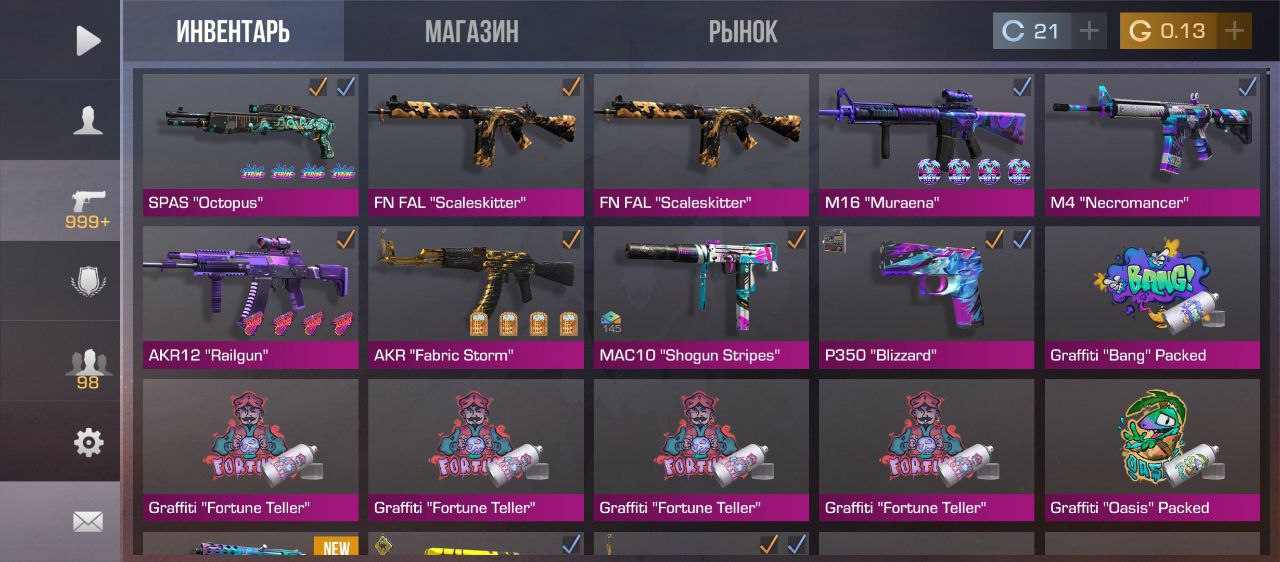Switch to the Магазин tab
The image size is (1280, 562).
pos(471,31)
